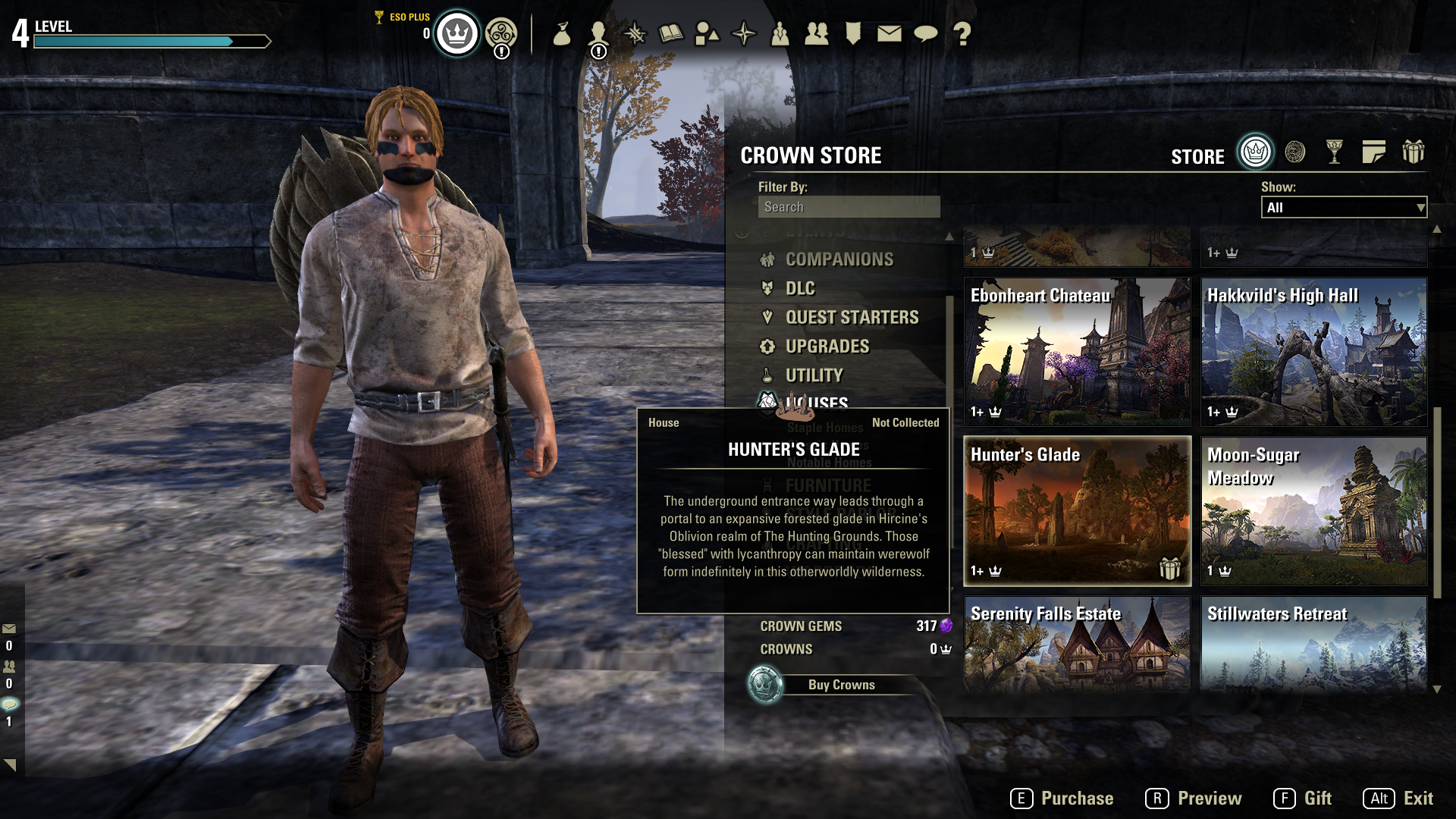Image resolution: width=1456 pixels, height=819 pixels.
Task: Select the DLC category
Action: point(800,288)
